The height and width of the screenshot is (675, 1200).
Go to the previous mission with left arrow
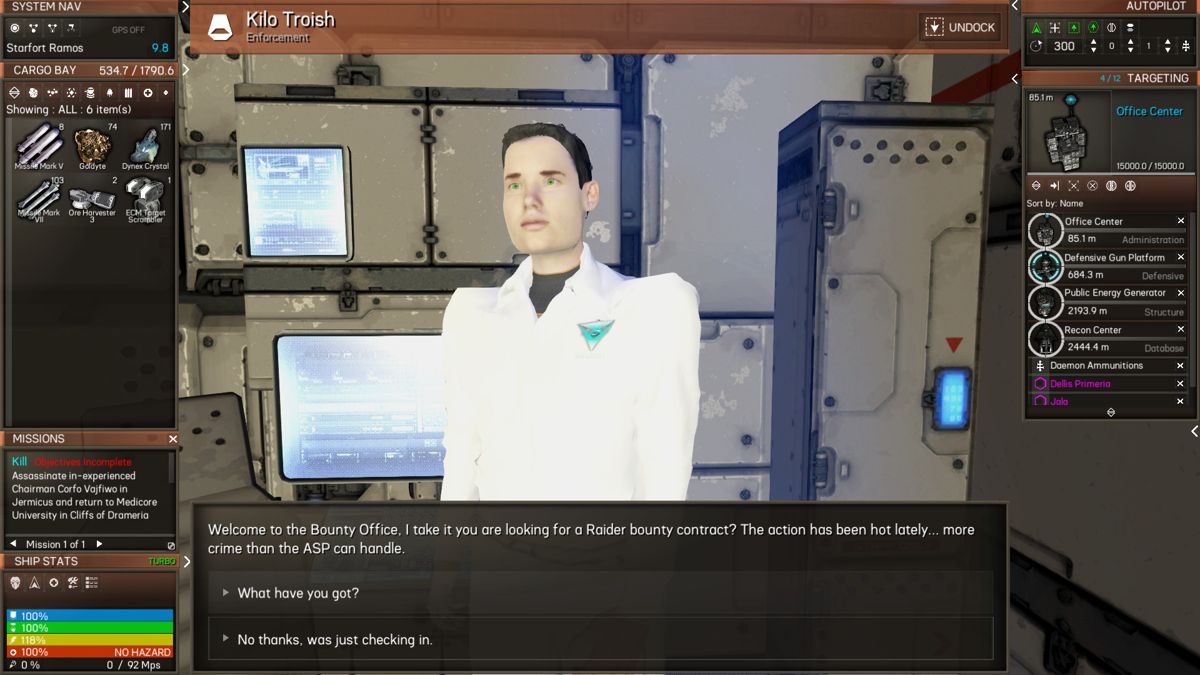(x=29, y=544)
